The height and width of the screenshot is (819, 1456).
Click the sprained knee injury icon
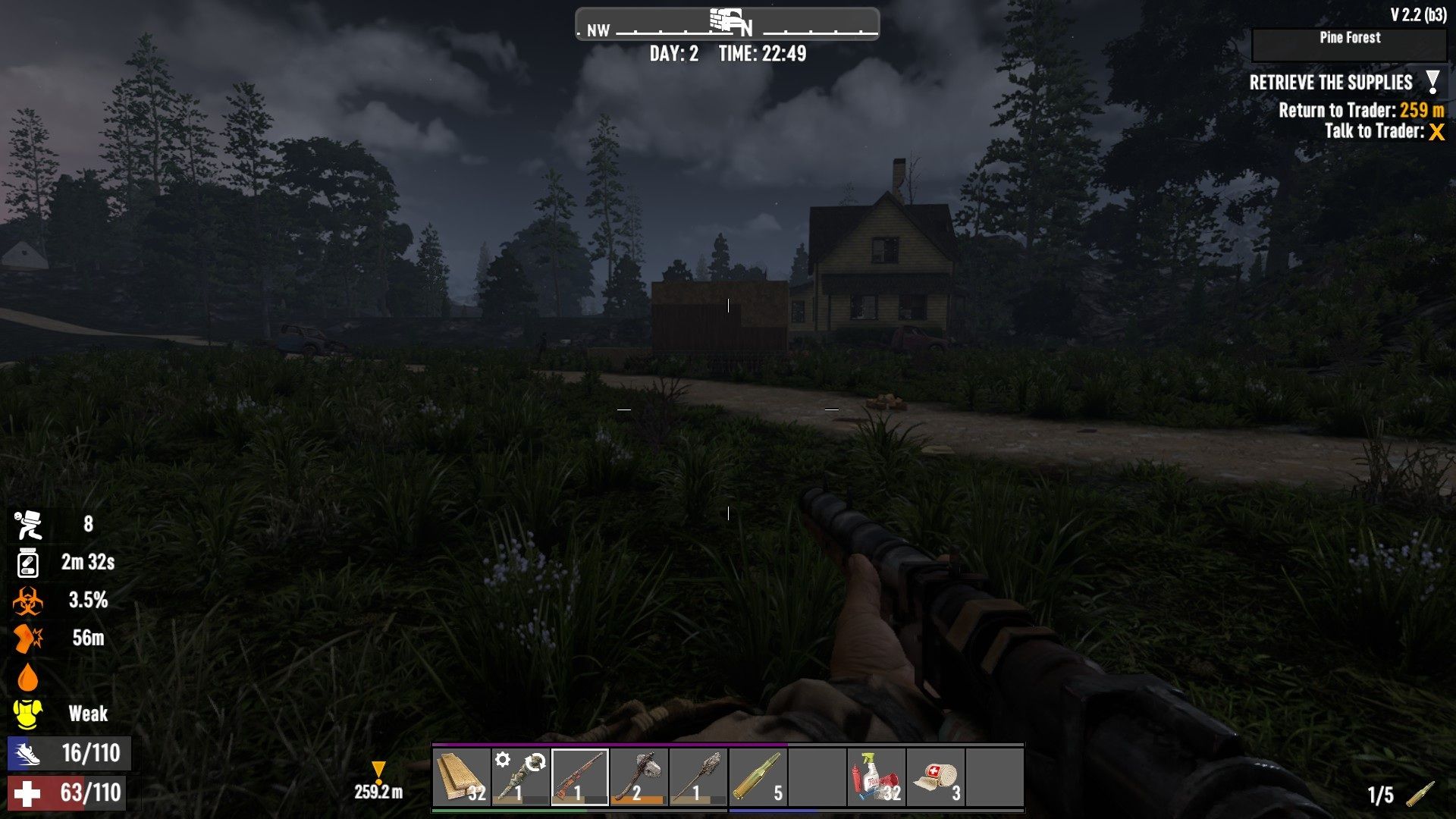point(28,639)
